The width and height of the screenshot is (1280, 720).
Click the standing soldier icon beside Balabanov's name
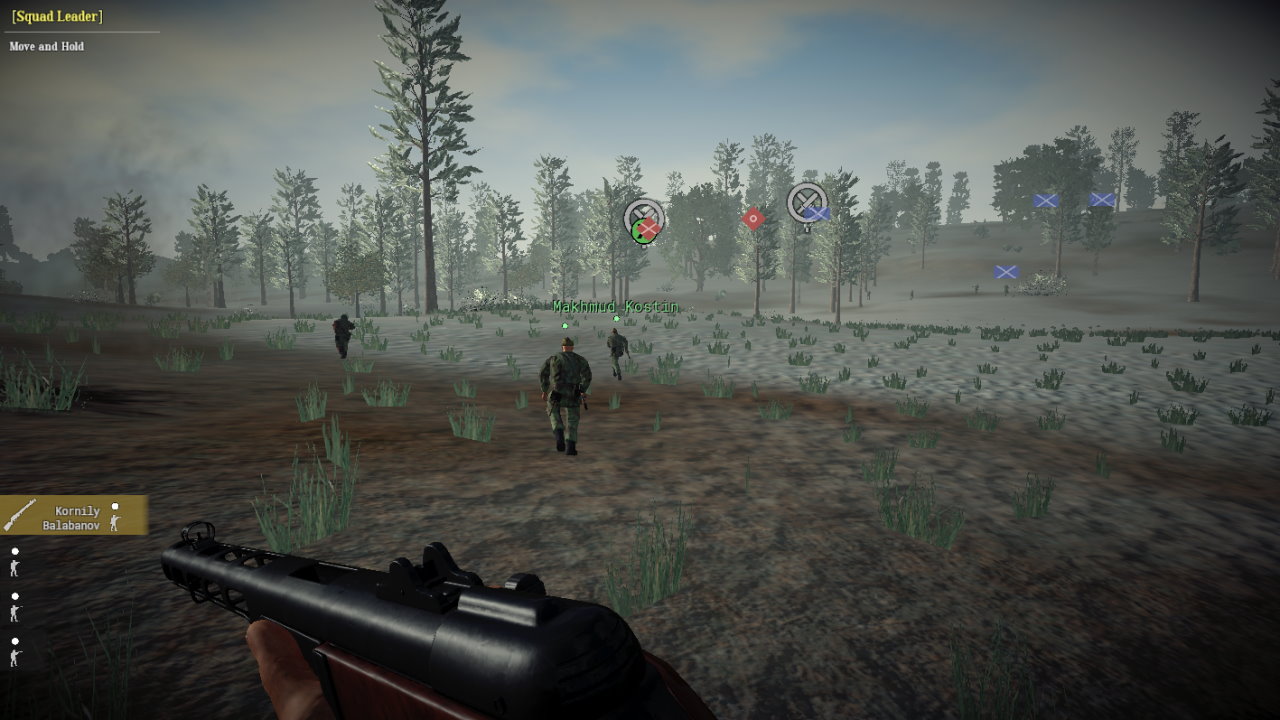114,522
